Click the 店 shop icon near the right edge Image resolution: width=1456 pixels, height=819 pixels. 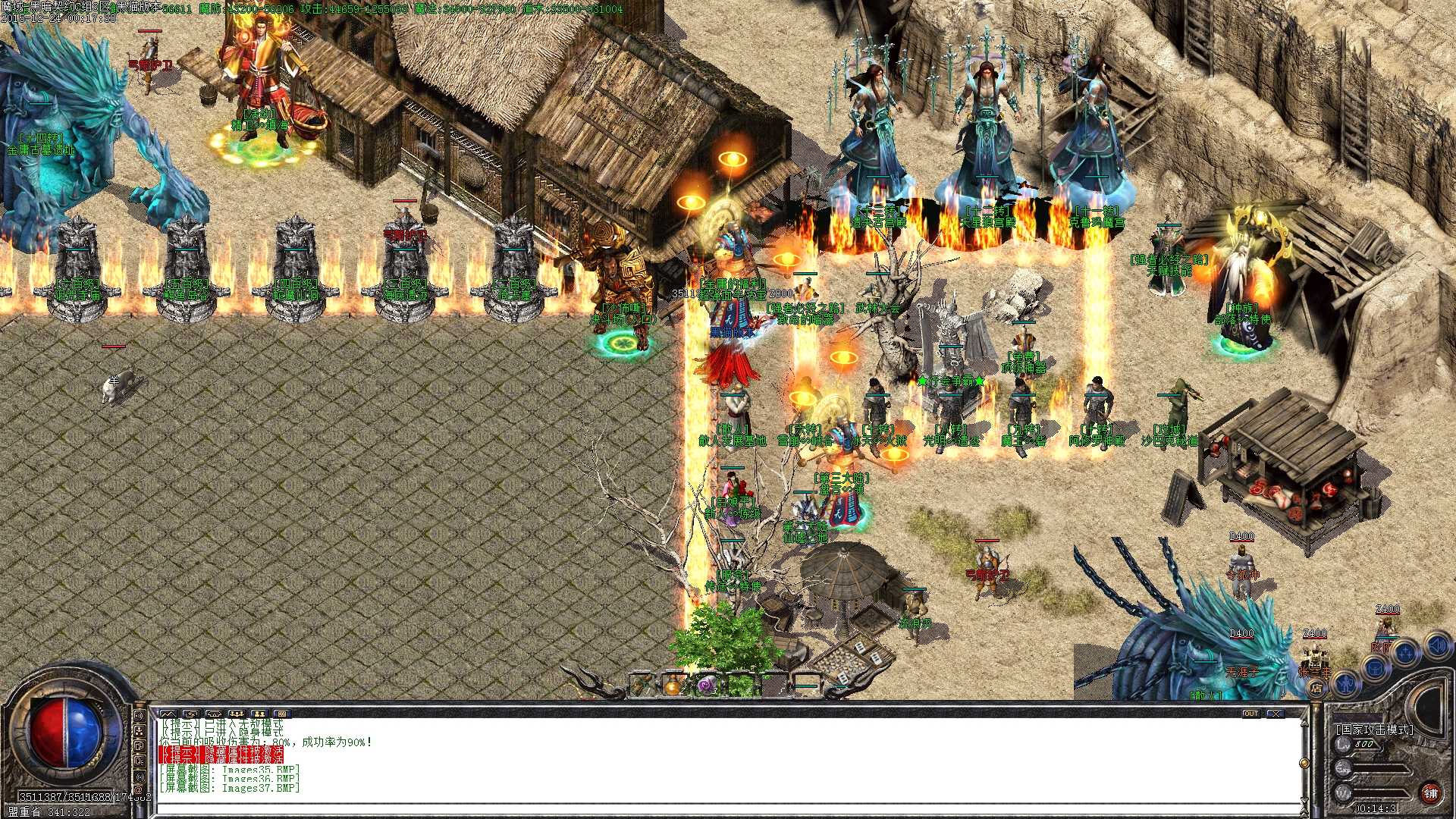coord(1317,689)
